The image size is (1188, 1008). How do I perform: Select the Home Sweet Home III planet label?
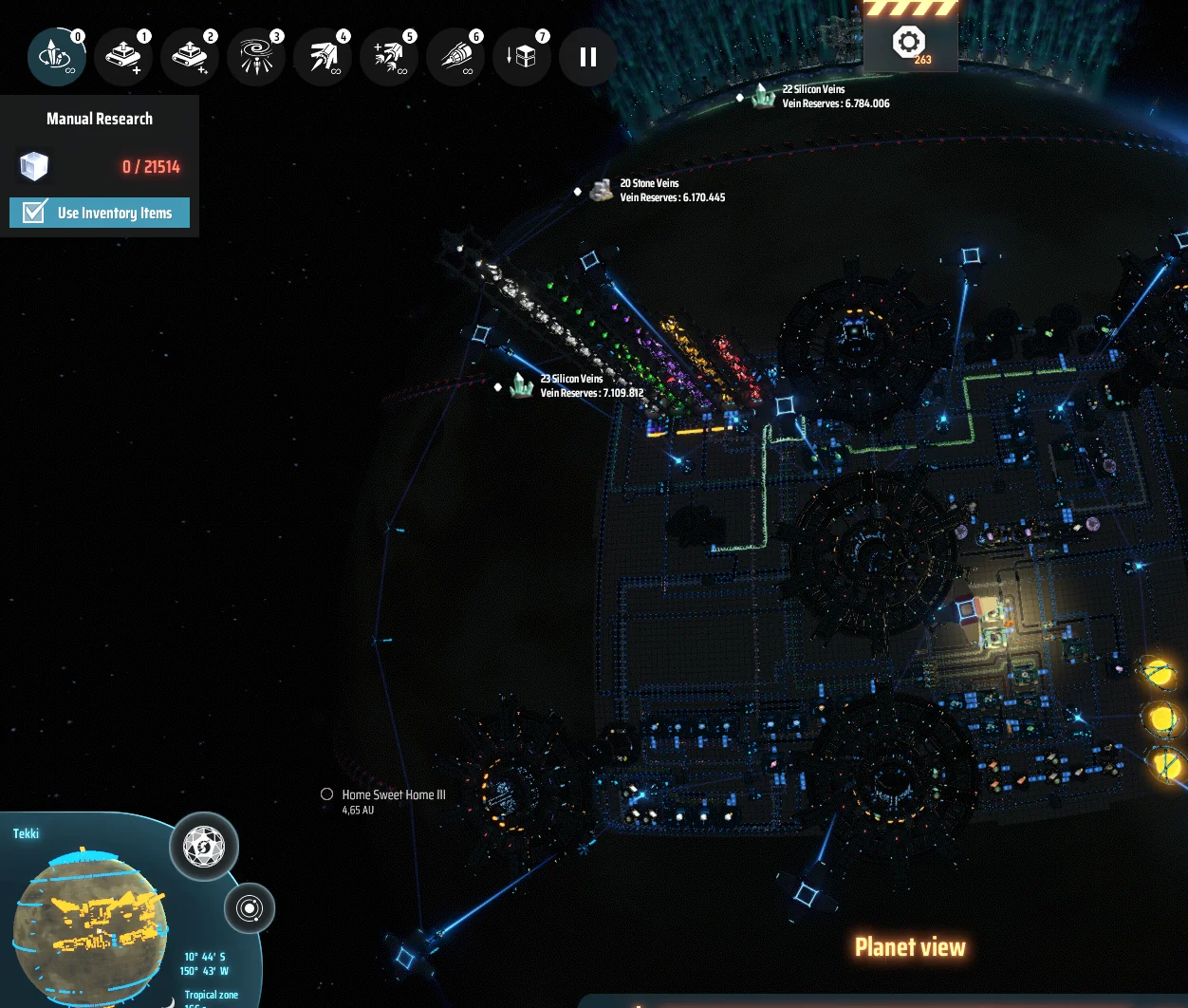point(393,794)
